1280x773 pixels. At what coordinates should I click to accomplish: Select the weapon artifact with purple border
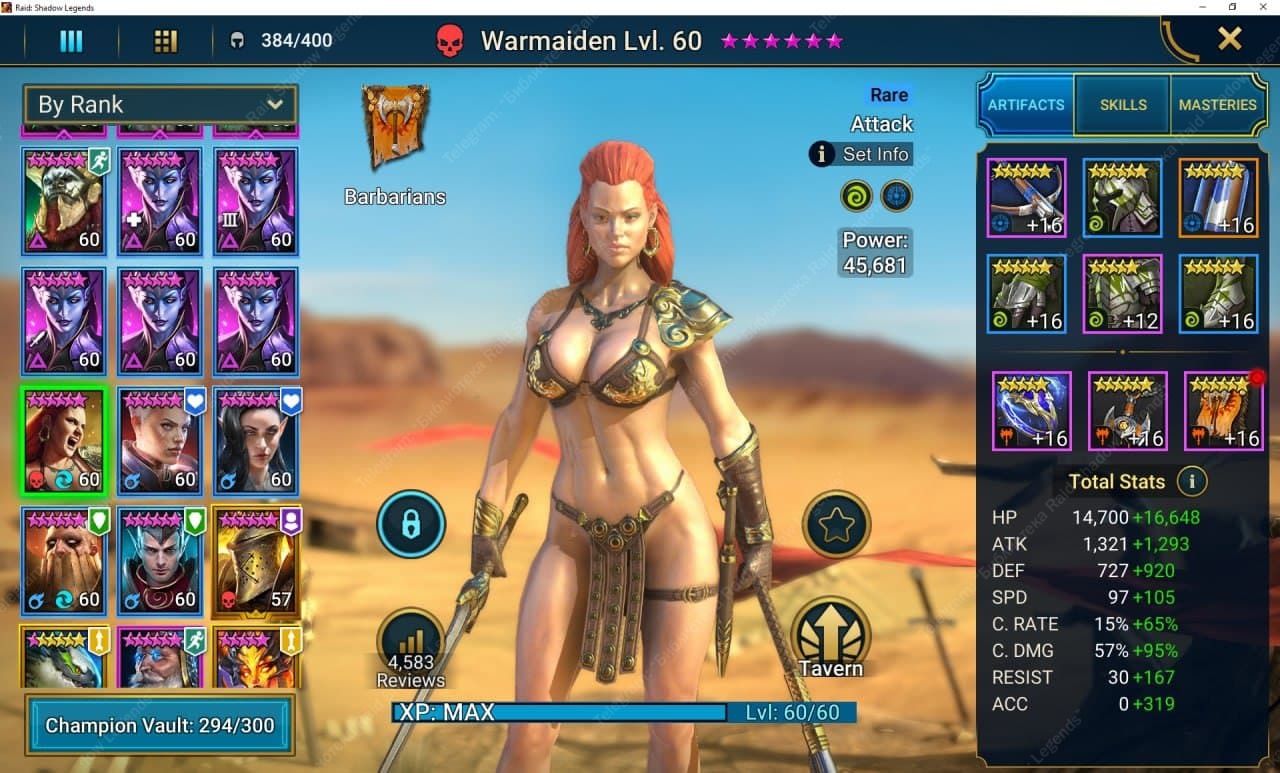1026,198
